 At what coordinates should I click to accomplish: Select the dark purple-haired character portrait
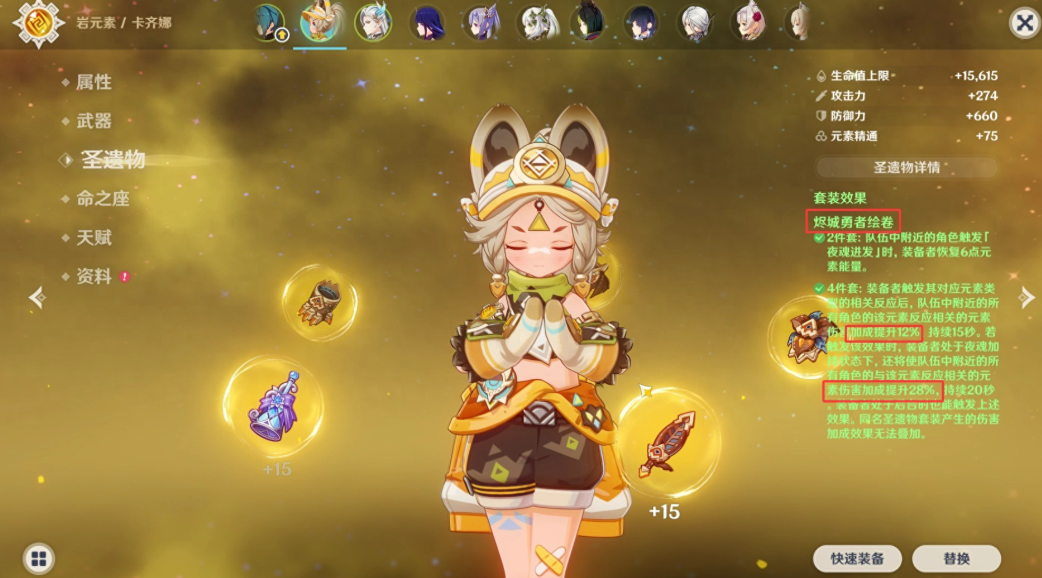pos(428,23)
